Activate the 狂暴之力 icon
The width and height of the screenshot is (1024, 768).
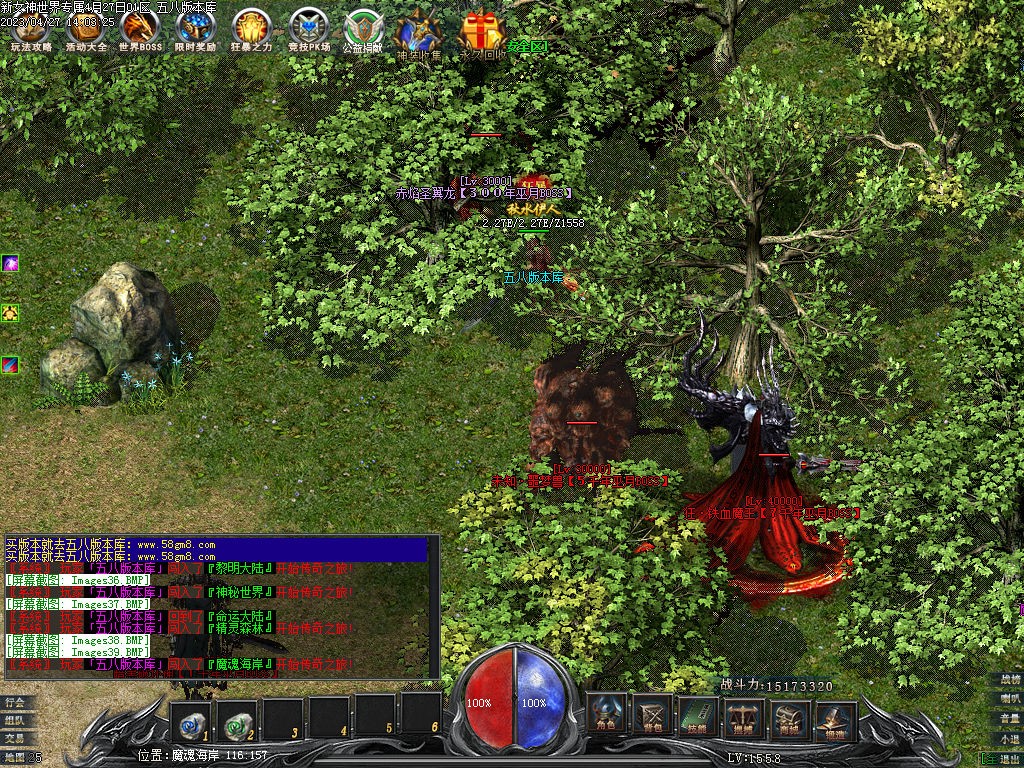pyautogui.click(x=251, y=30)
